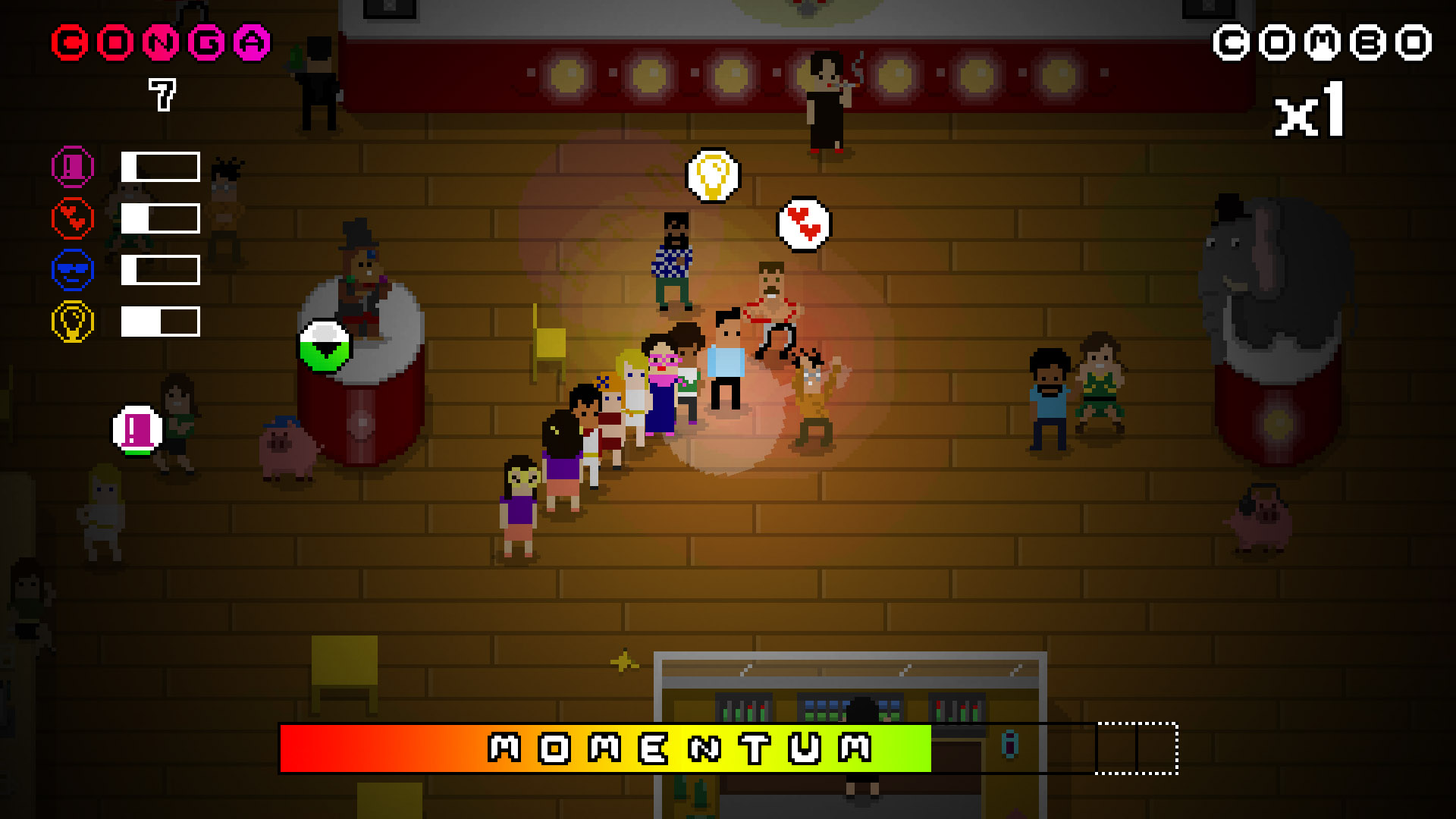Select the CONGA header label
Screen dimensions: 1456x819
pos(158,42)
